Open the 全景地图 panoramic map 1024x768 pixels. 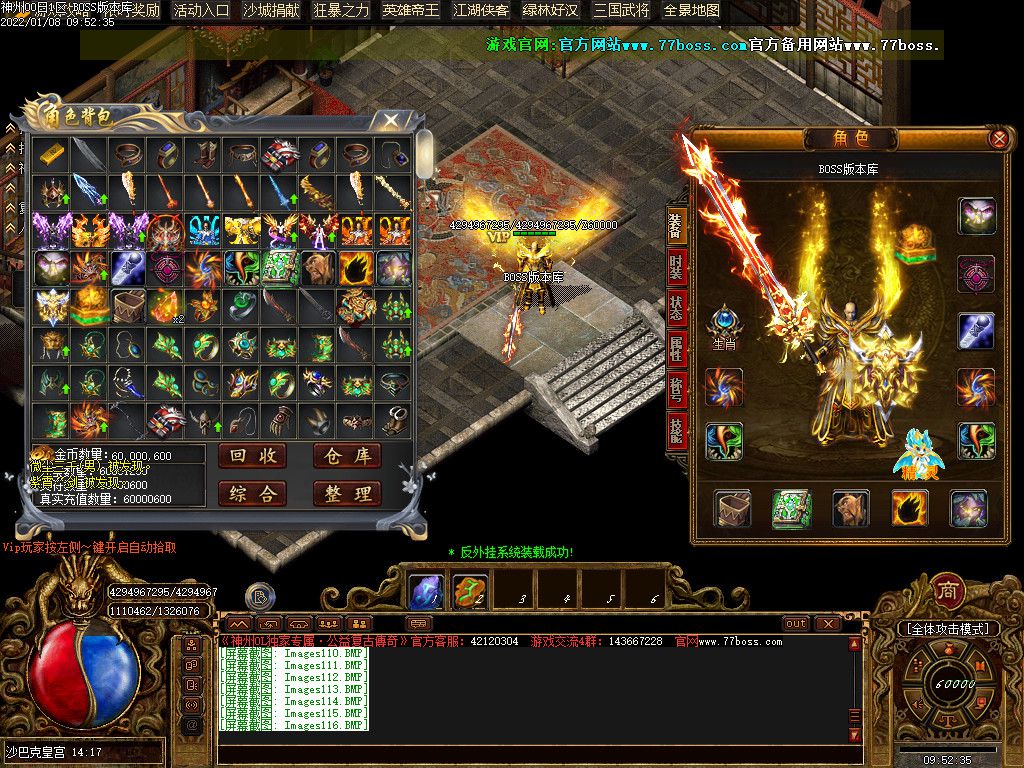(691, 10)
